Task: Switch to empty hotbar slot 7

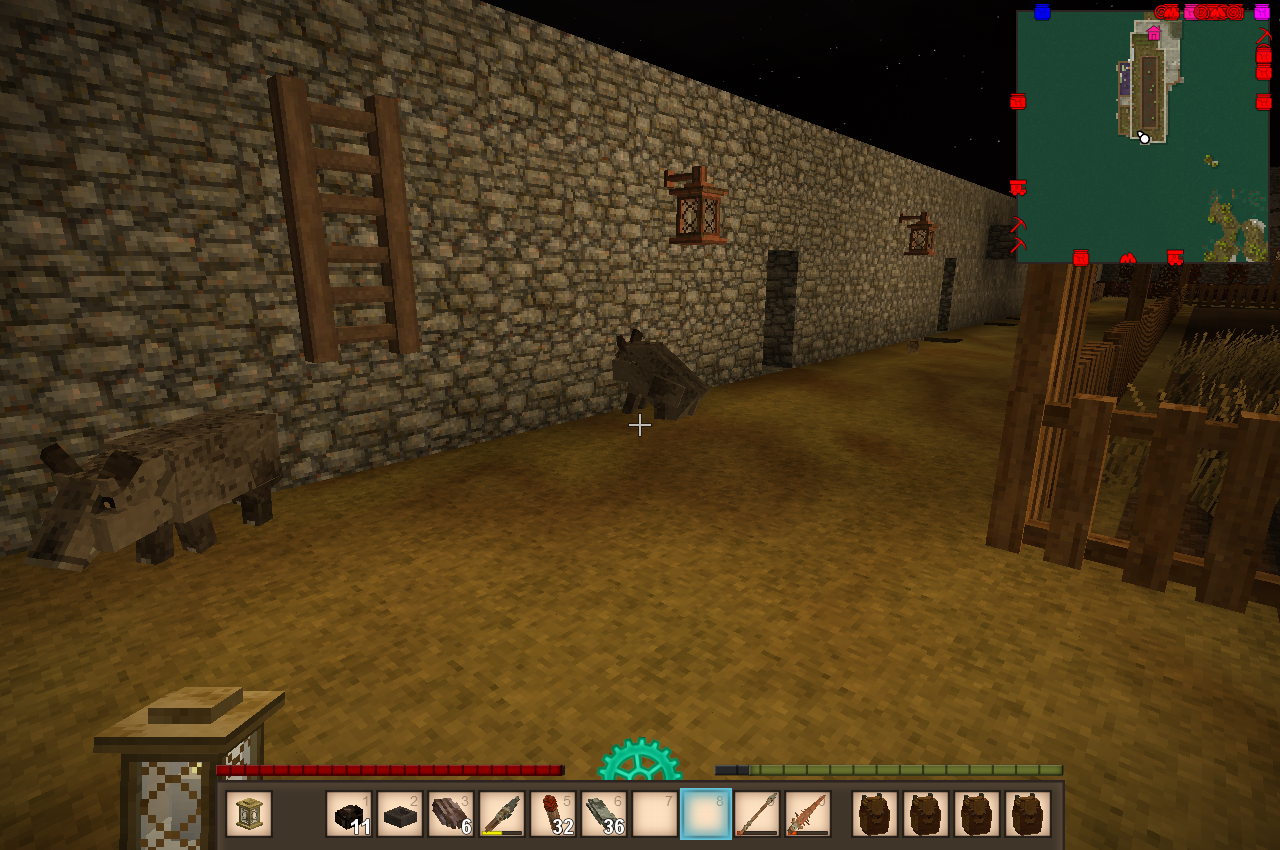Action: pyautogui.click(x=655, y=814)
